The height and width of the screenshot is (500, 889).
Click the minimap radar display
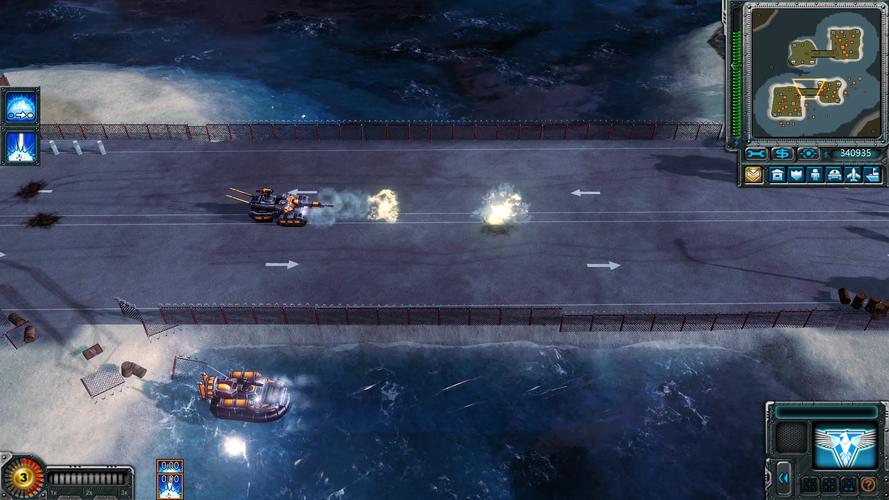coord(816,71)
